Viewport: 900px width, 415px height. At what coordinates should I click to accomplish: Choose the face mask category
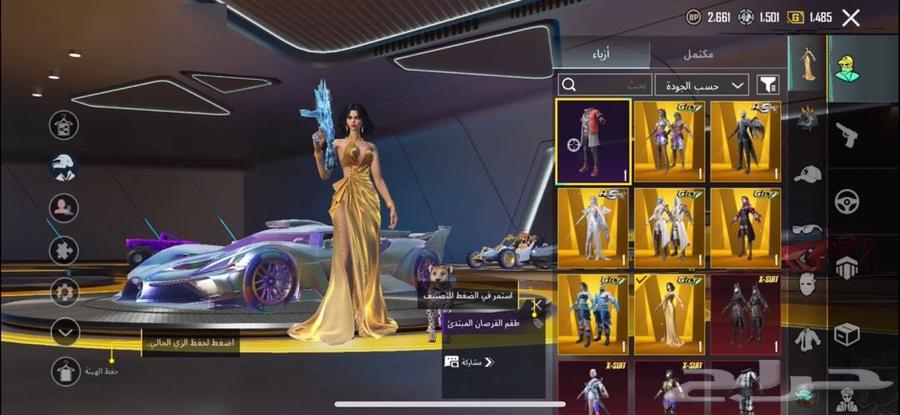[x=807, y=283]
